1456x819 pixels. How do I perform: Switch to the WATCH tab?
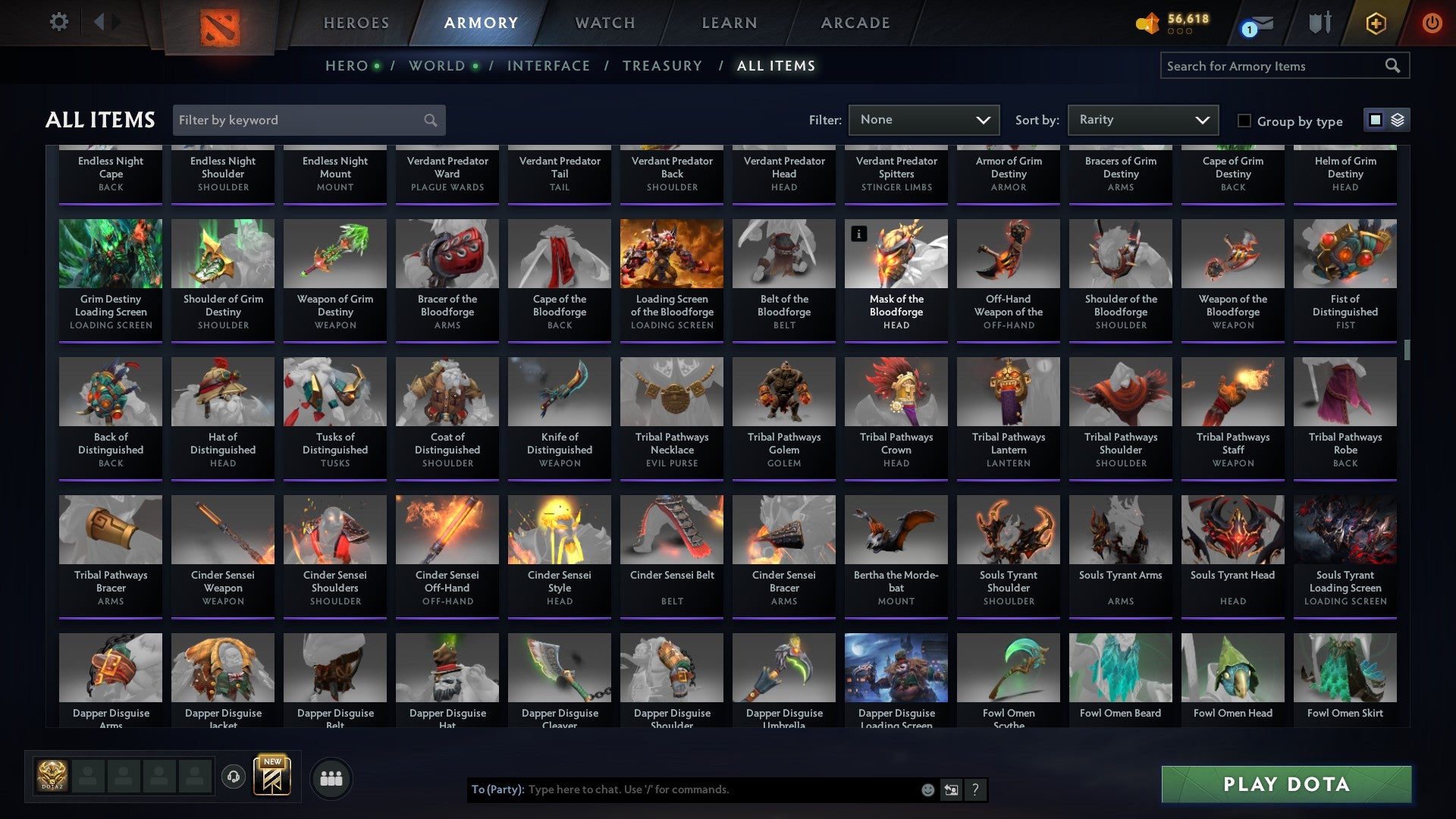[604, 23]
